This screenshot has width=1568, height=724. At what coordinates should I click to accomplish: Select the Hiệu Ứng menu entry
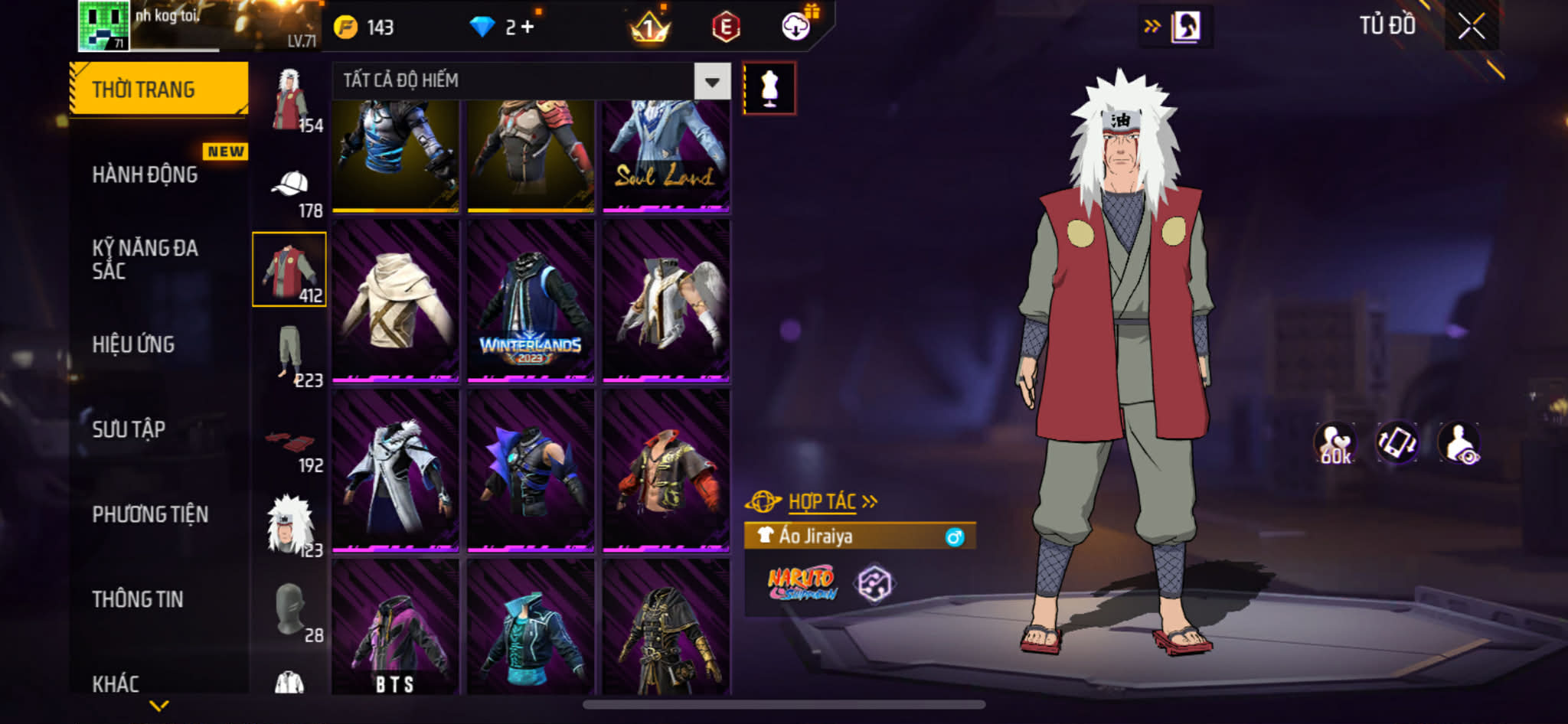coord(134,344)
